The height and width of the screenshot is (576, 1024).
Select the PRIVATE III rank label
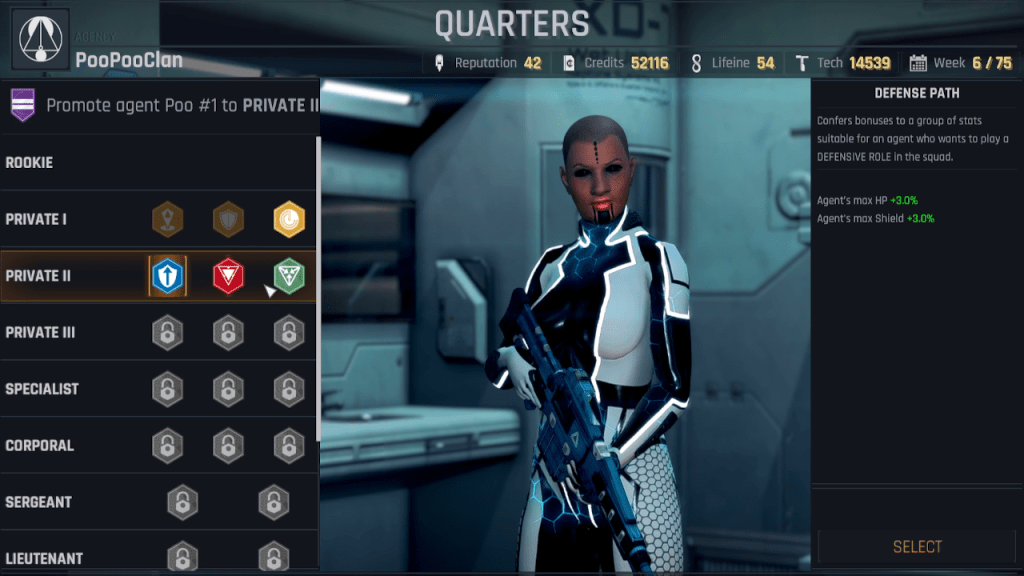[40, 332]
